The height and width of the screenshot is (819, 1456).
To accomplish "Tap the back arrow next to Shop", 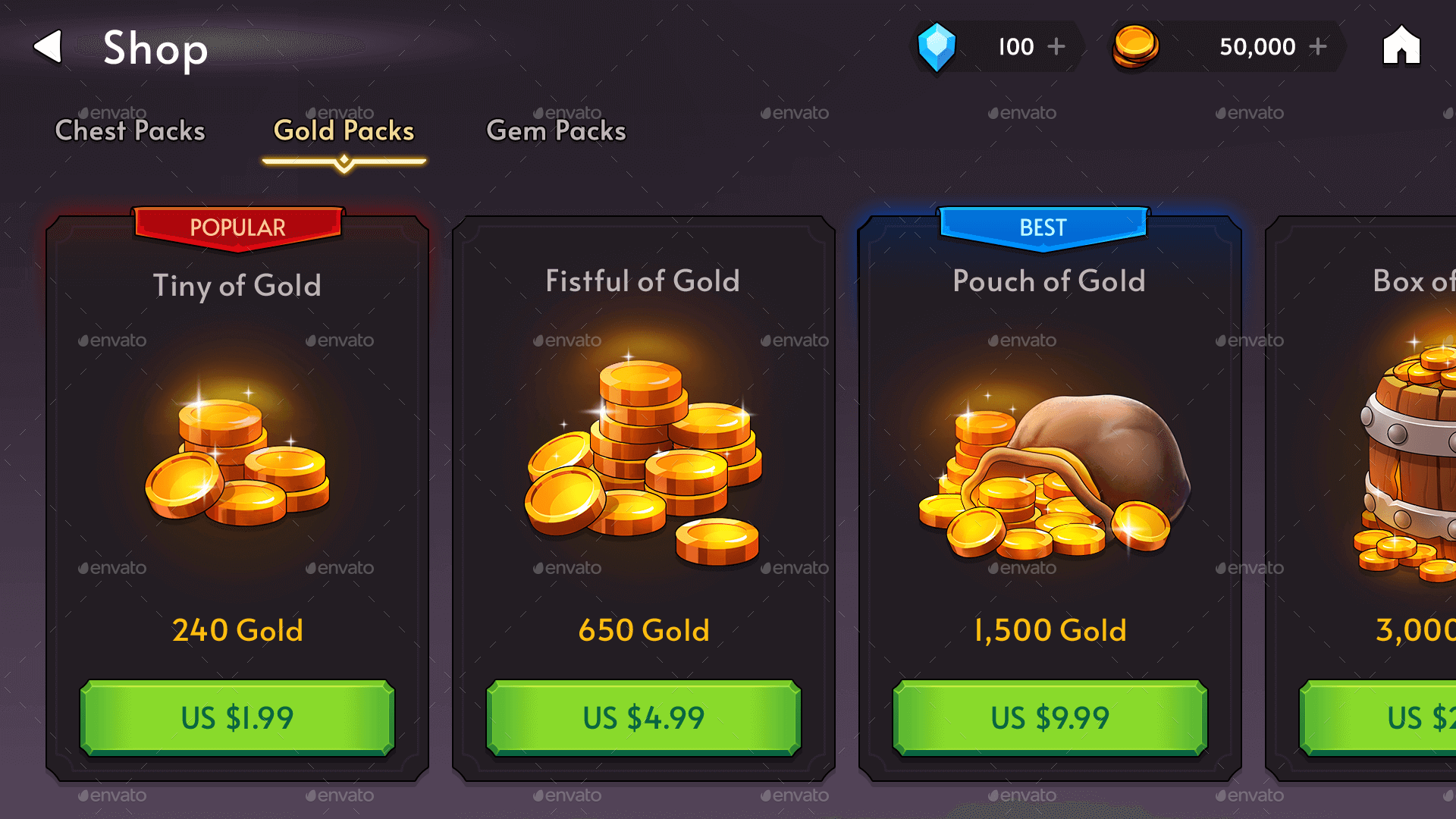I will point(49,47).
